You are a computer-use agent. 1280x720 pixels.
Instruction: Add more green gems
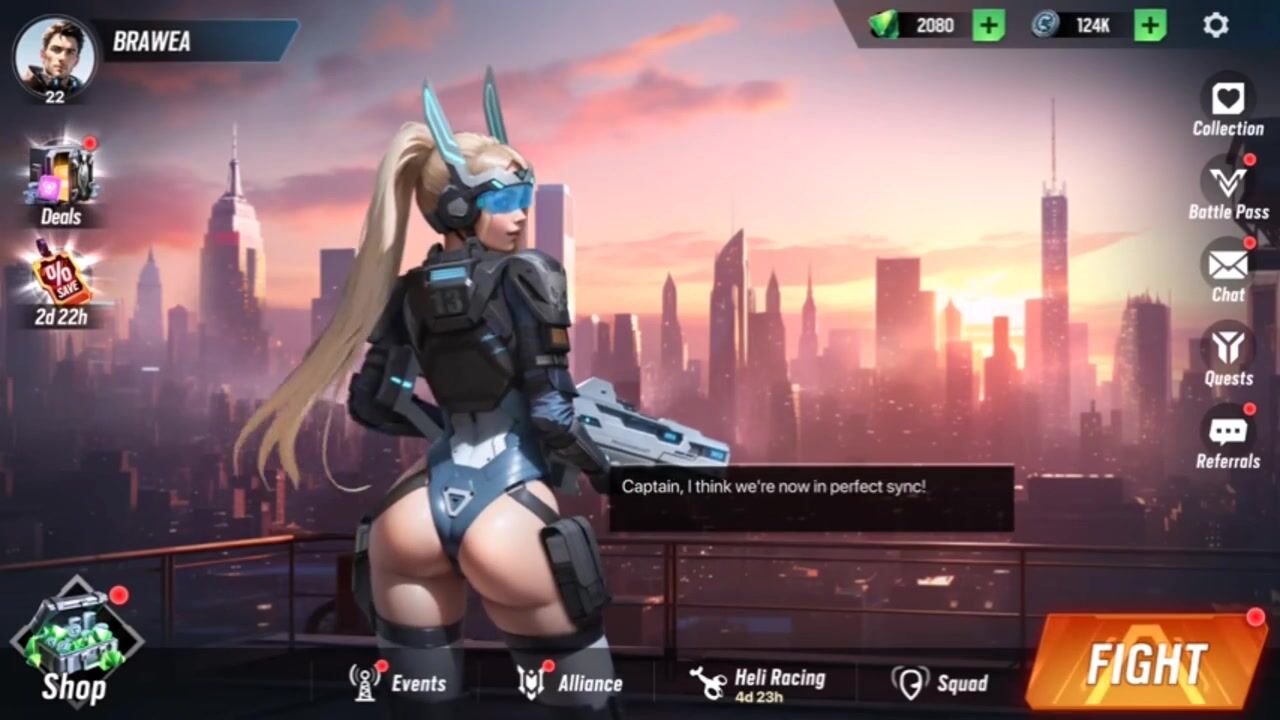[988, 25]
